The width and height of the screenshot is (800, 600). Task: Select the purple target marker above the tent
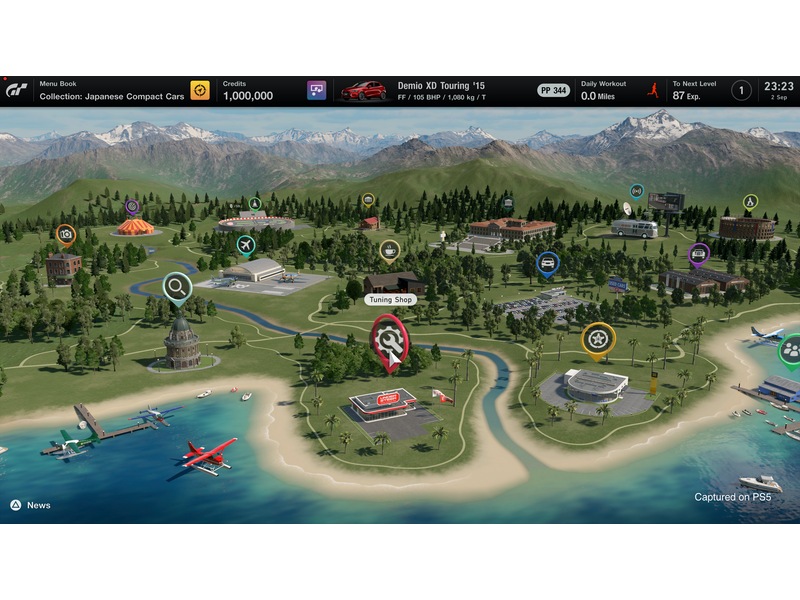coord(132,207)
